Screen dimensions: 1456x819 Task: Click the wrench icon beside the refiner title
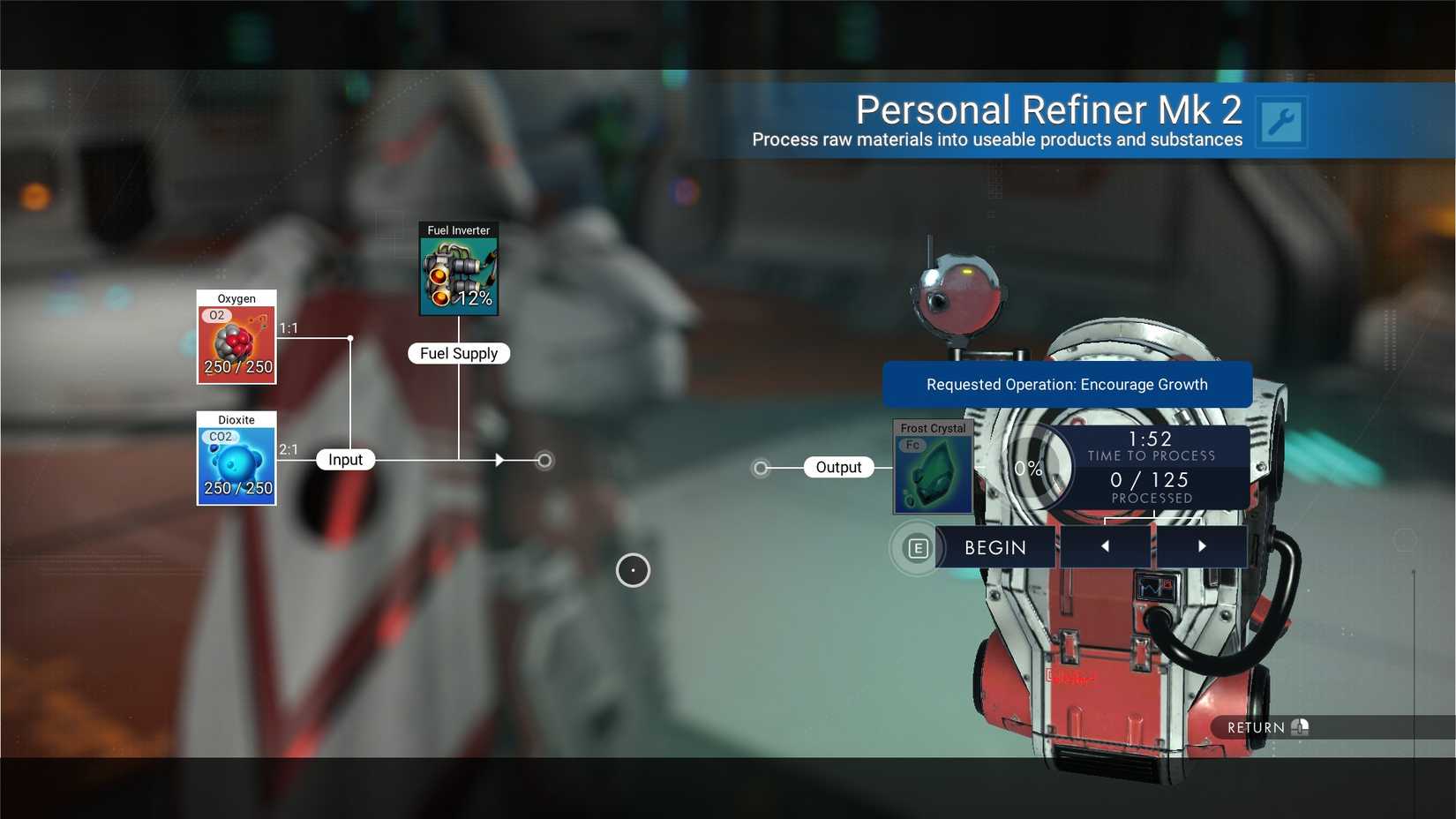[1281, 121]
